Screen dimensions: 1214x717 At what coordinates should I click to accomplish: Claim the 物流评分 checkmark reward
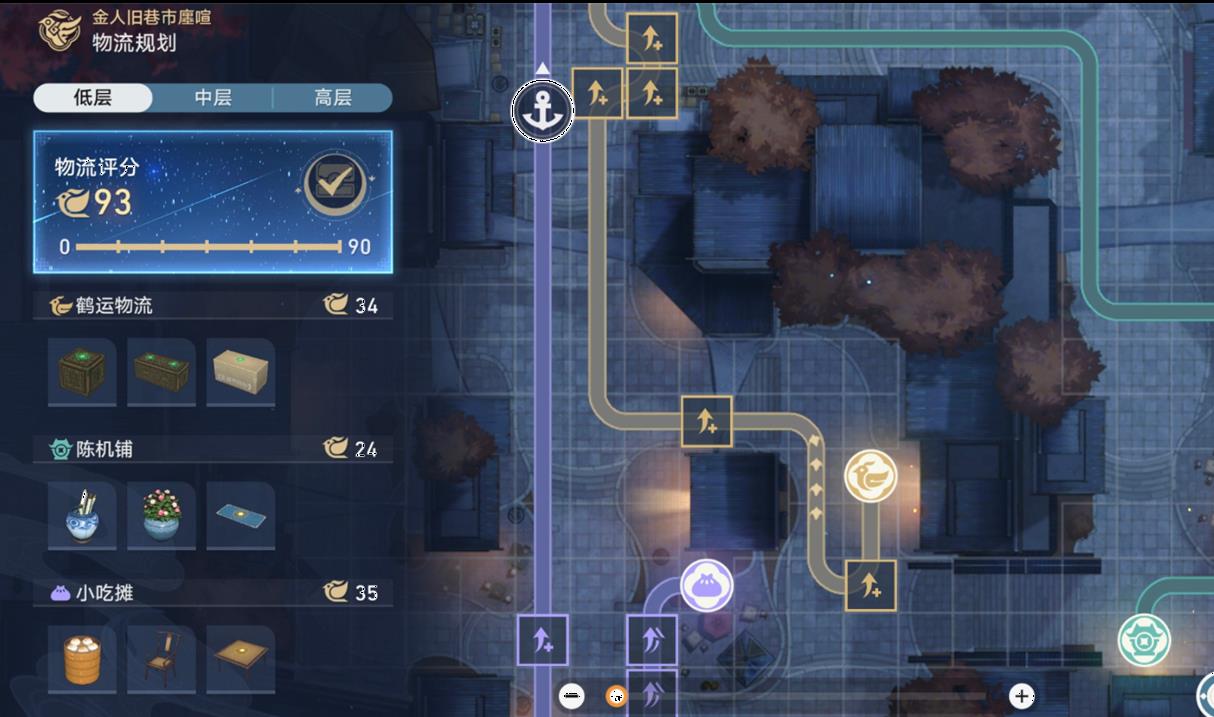pyautogui.click(x=333, y=185)
